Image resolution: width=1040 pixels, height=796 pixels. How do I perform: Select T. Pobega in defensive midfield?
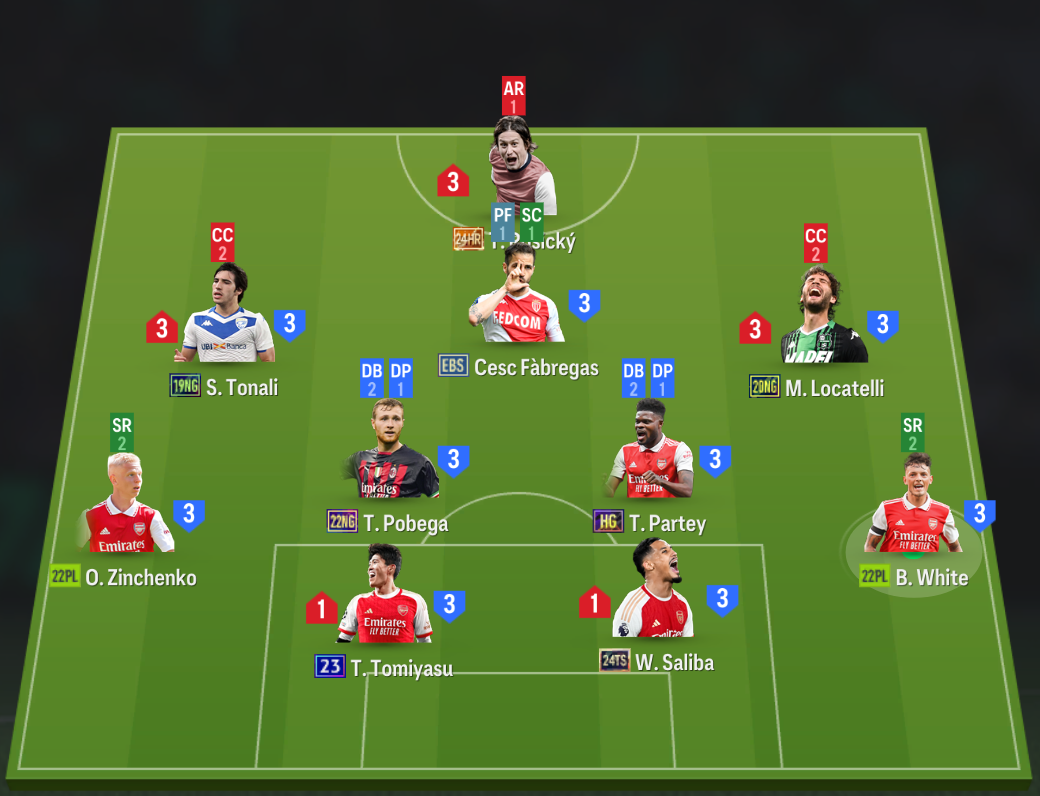tap(392, 454)
